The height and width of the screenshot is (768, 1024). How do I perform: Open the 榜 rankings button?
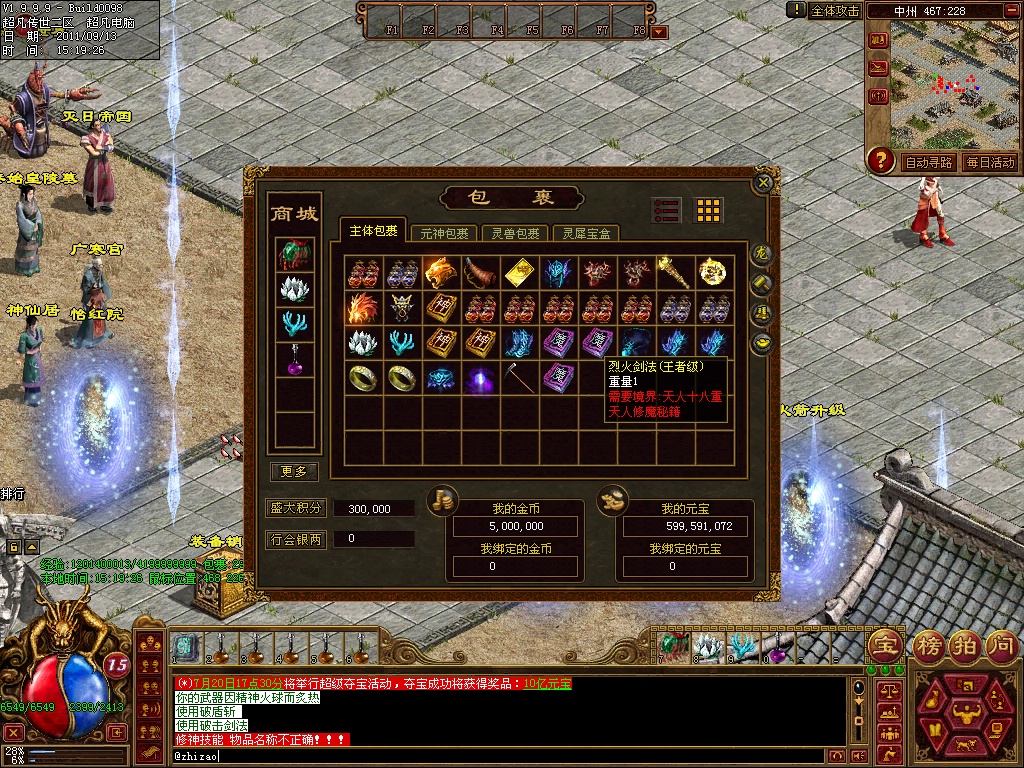[929, 644]
